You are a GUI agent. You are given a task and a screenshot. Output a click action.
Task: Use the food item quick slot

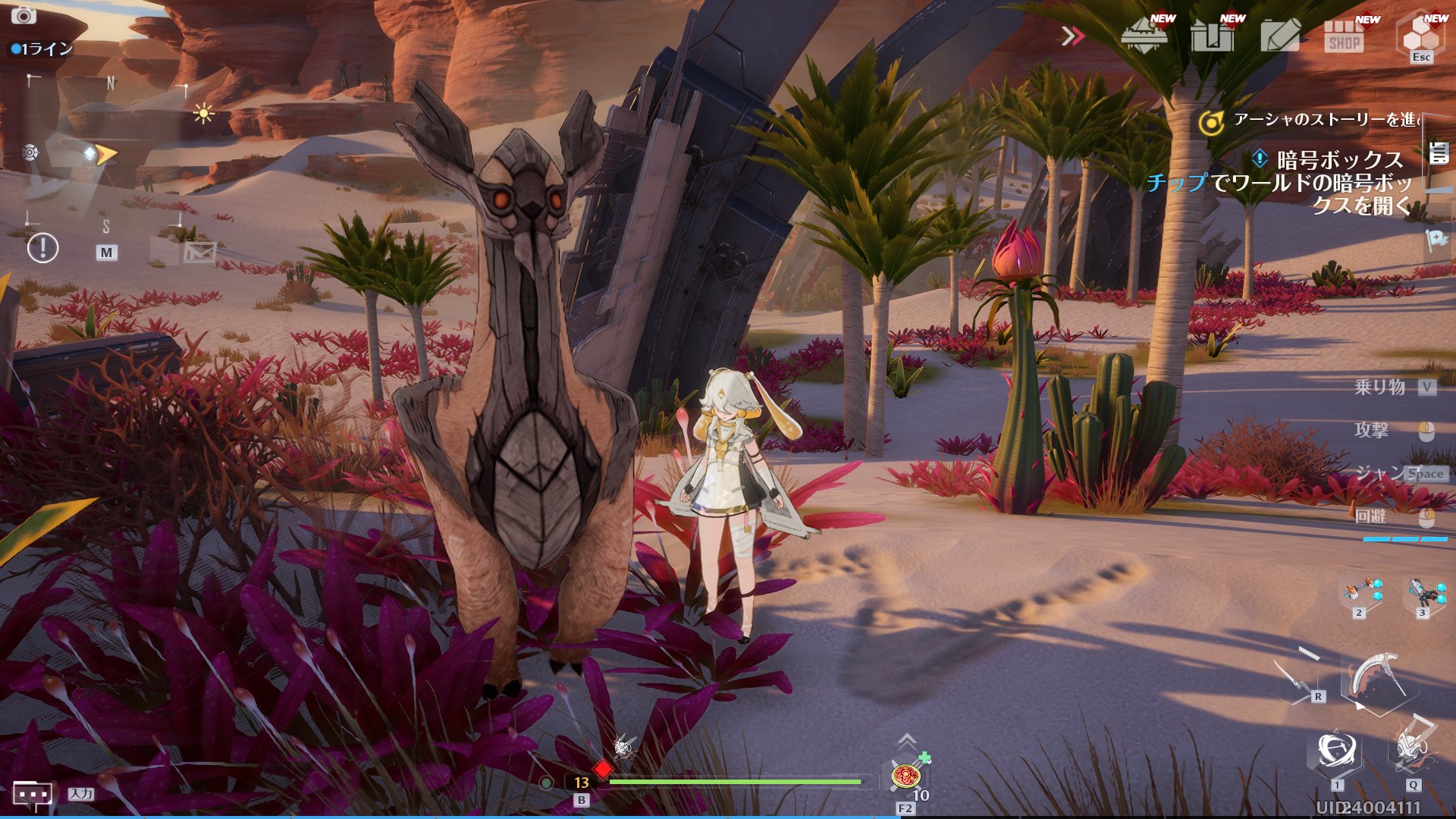[906, 777]
